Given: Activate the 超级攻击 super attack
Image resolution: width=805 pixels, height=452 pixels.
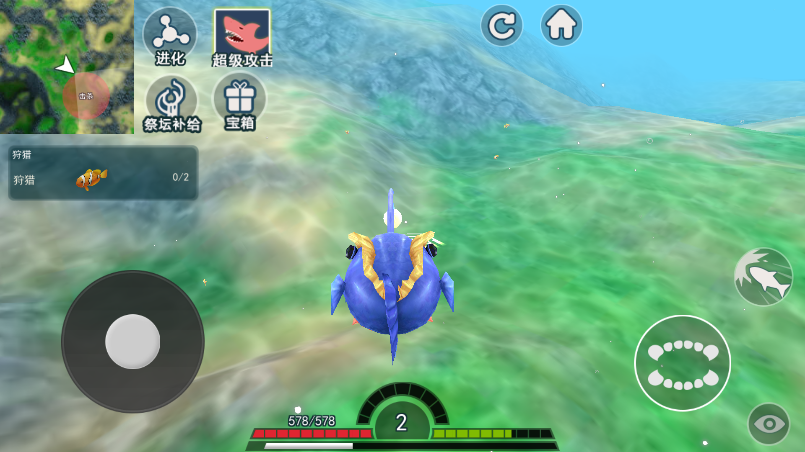Looking at the screenshot, I should pyautogui.click(x=242, y=37).
